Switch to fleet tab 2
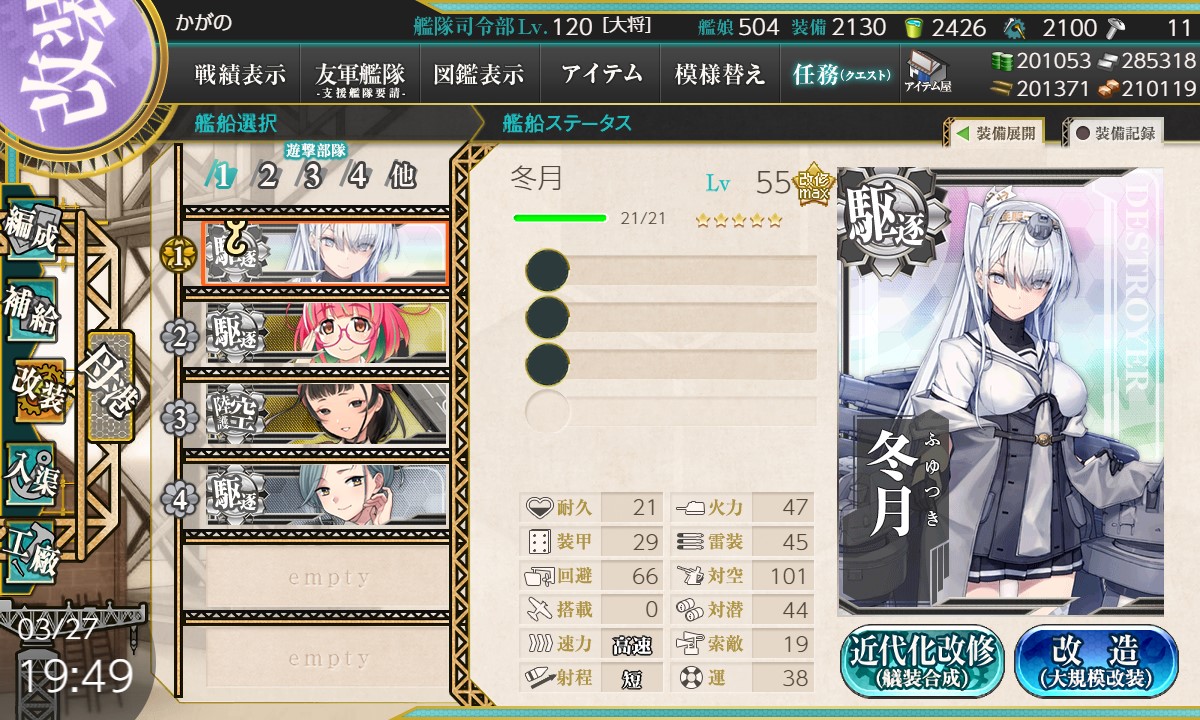Viewport: 1200px width, 720px height. (x=267, y=177)
